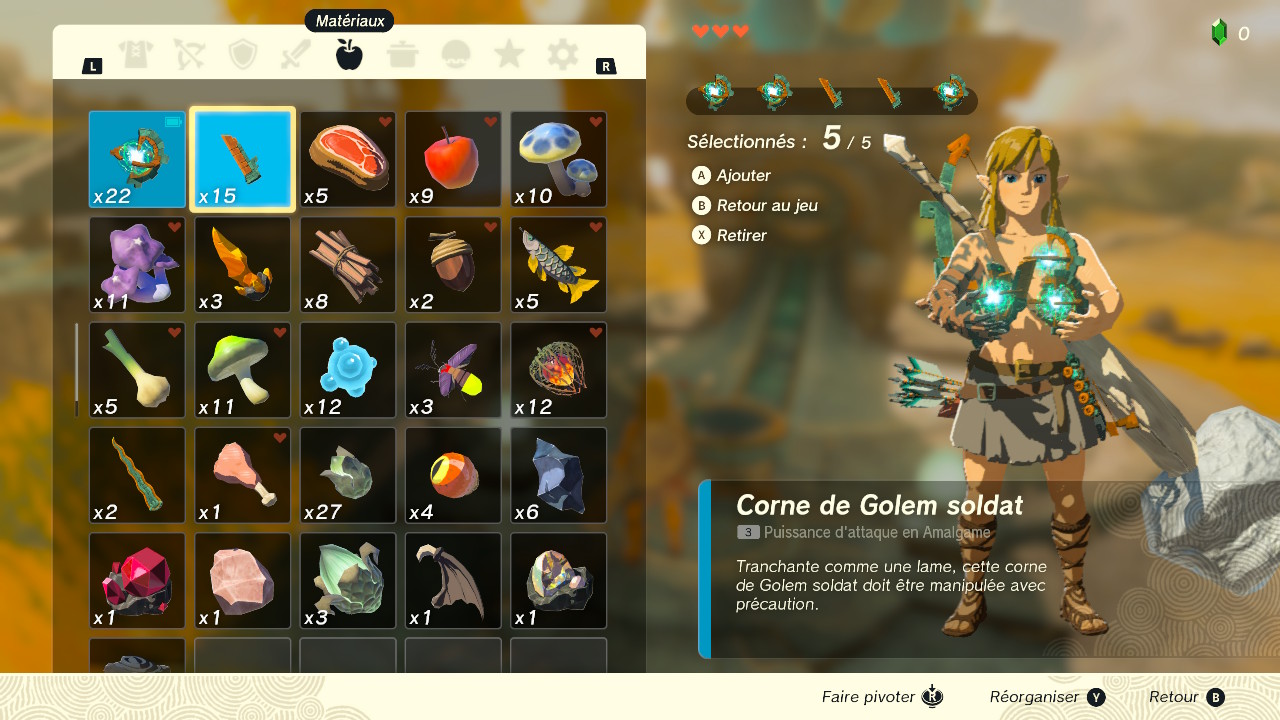Switch to the armor shirt tab

(x=136, y=54)
